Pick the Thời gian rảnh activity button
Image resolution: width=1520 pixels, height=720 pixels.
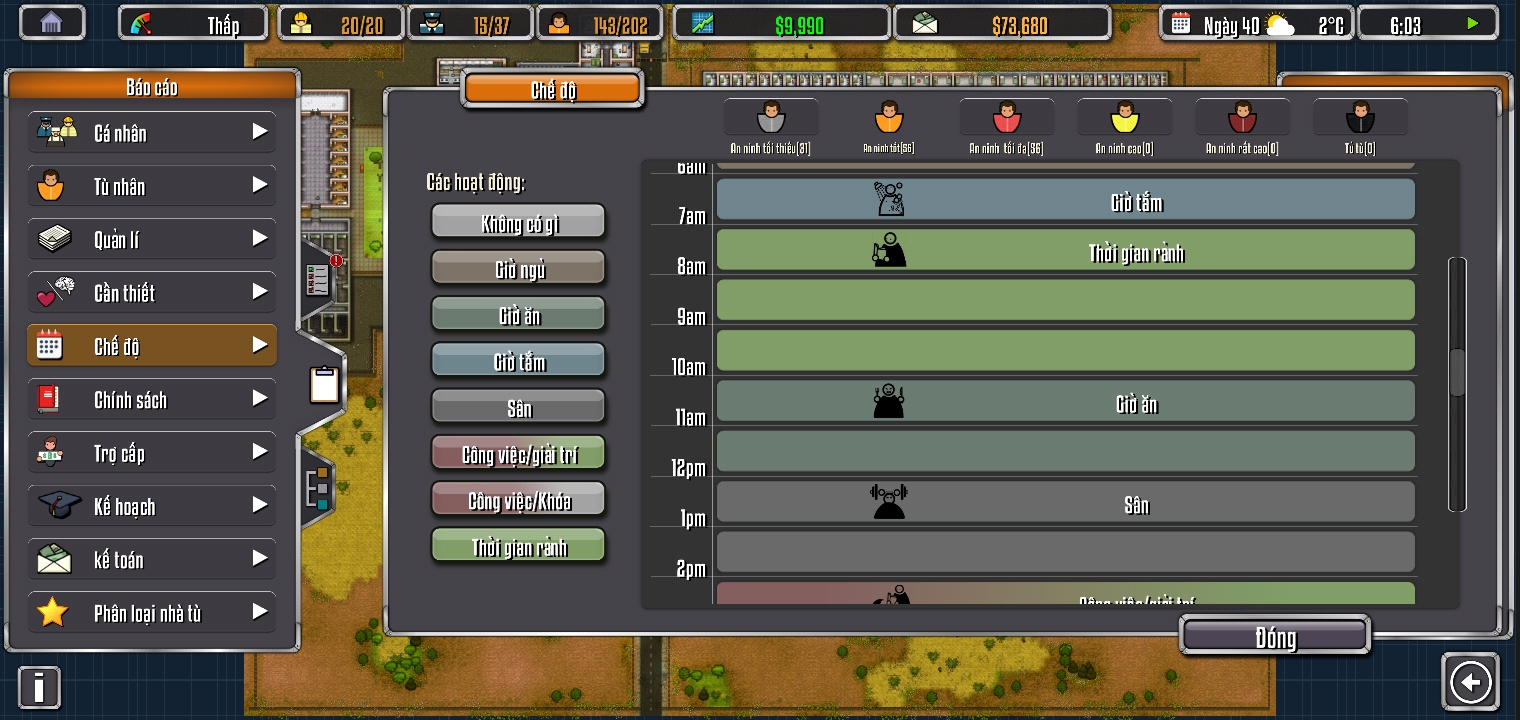click(518, 546)
